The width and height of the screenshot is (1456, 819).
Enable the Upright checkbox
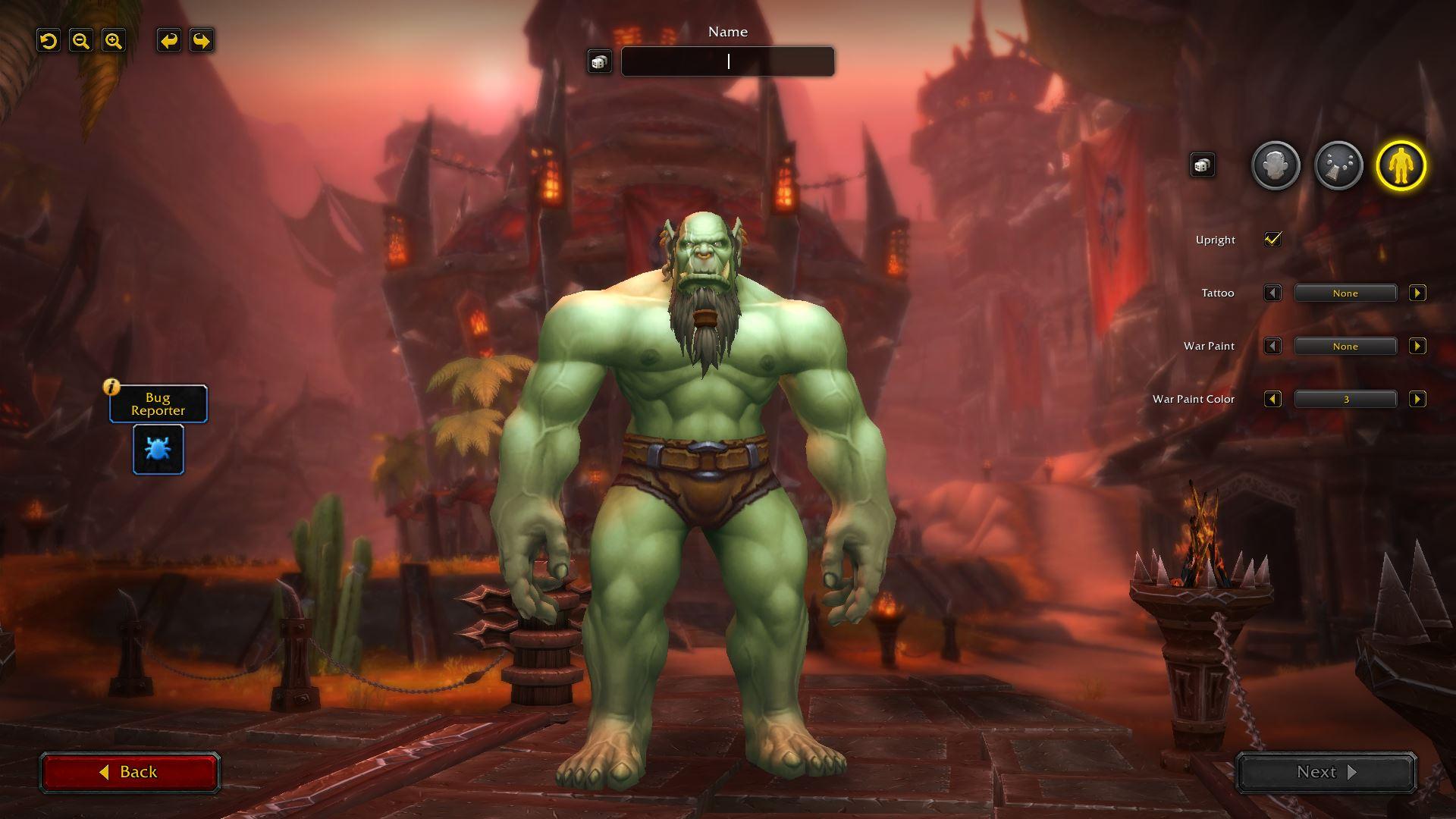pos(1272,239)
